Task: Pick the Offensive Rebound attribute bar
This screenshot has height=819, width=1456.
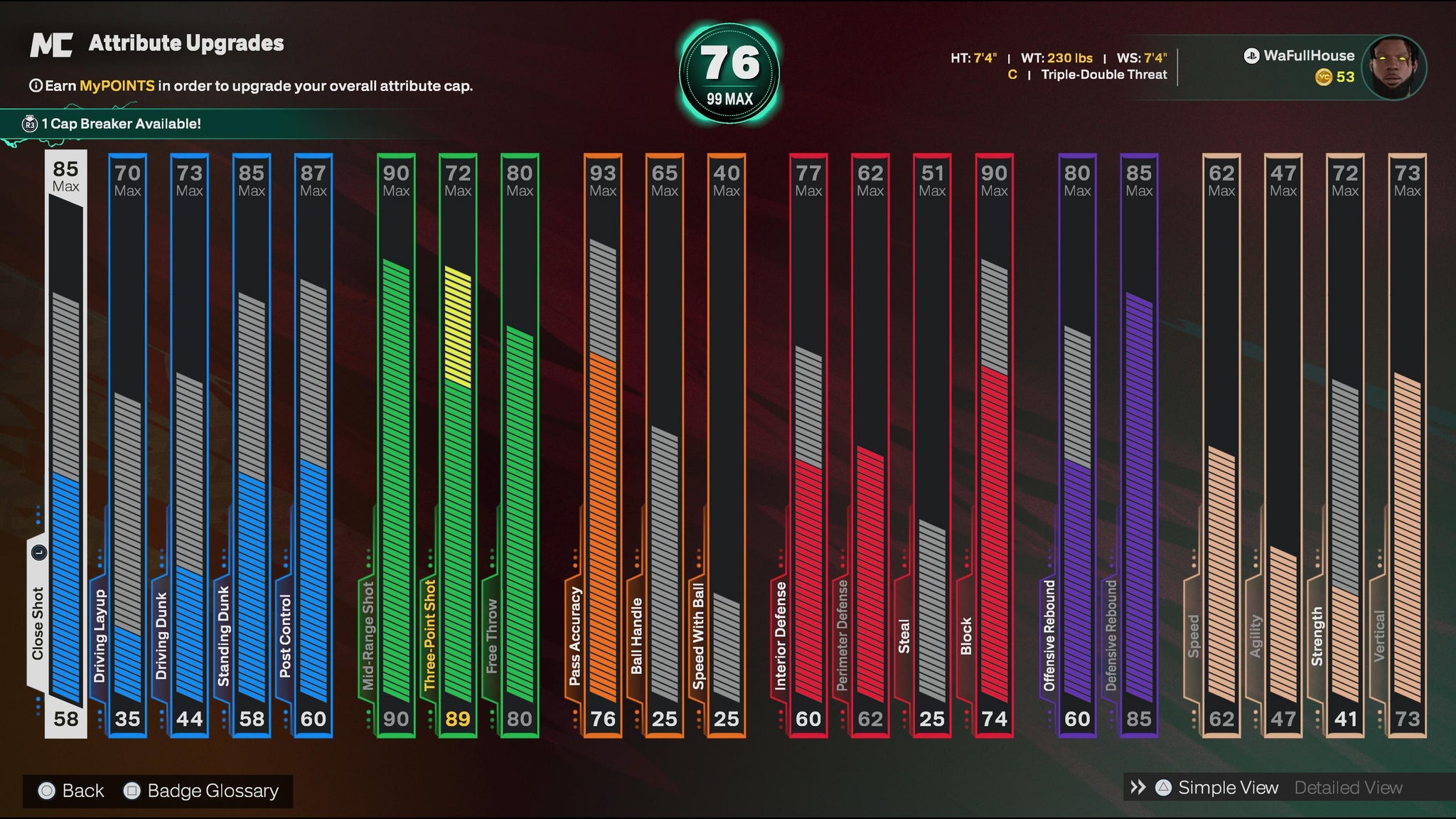Action: (x=1077, y=444)
